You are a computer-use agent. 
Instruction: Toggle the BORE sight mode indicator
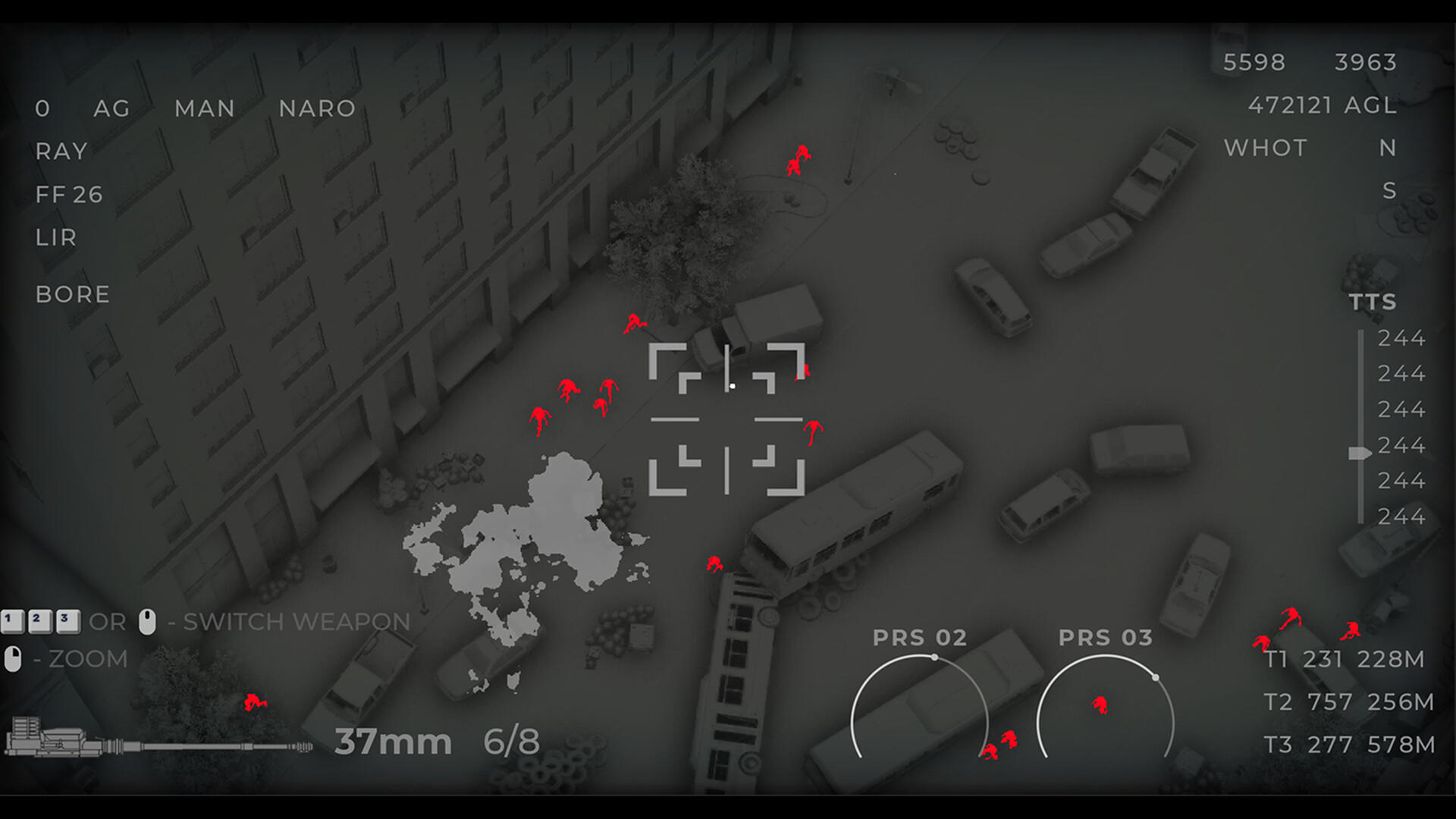click(x=73, y=294)
